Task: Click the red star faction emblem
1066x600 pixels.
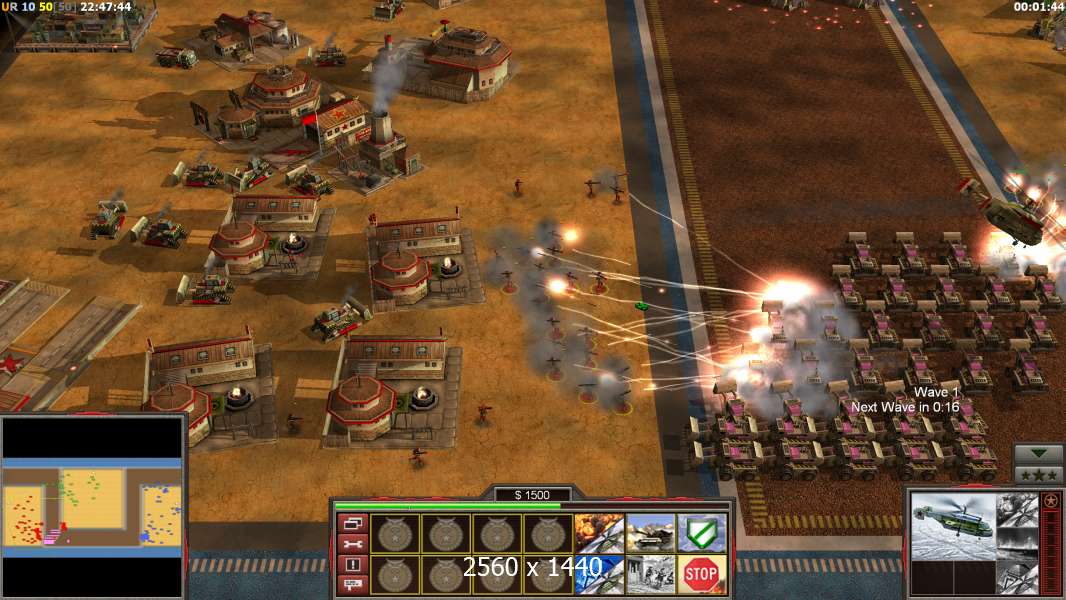Action: [x=1050, y=500]
